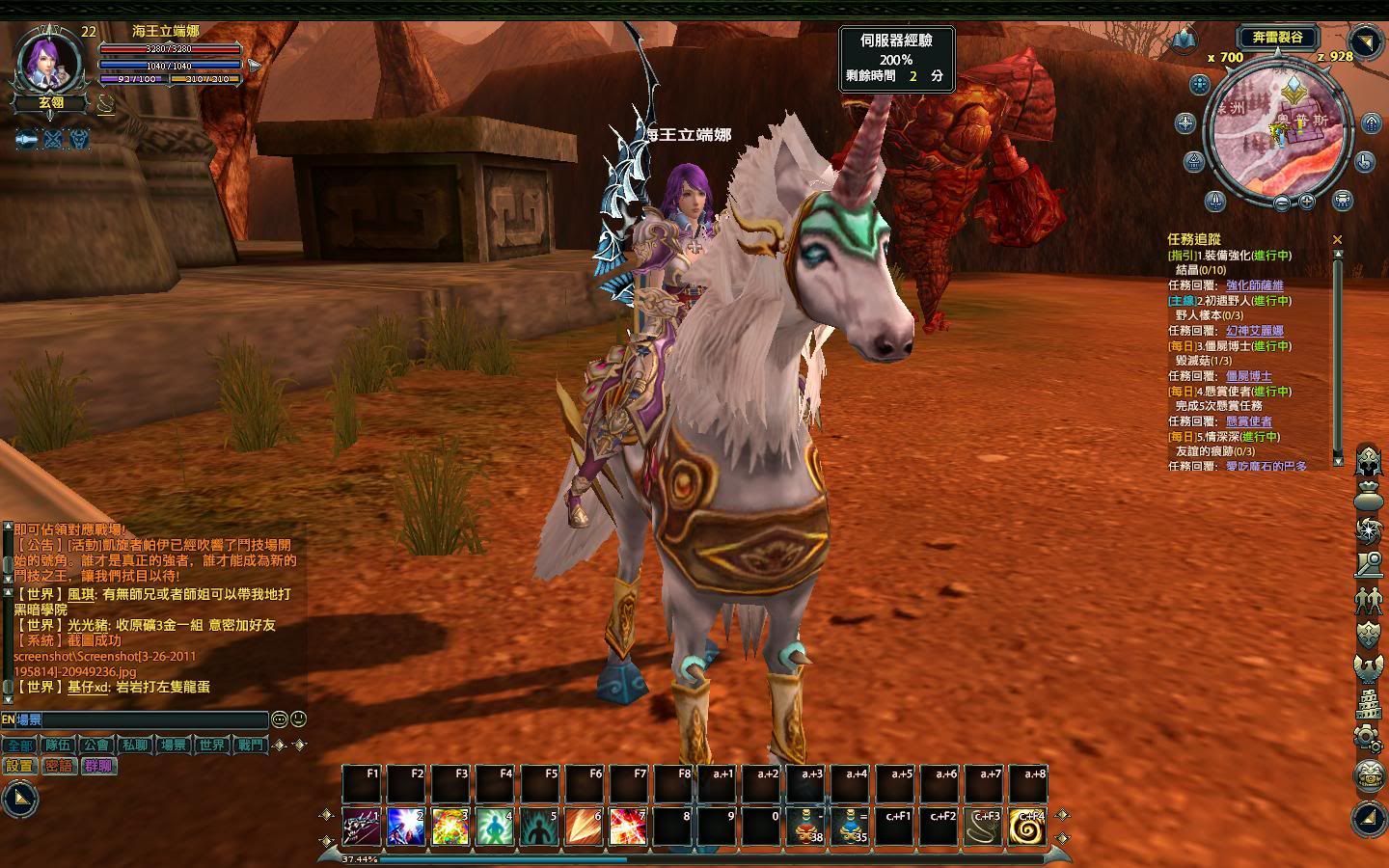
Task: Click the purple-haired character portrait
Action: [46, 64]
